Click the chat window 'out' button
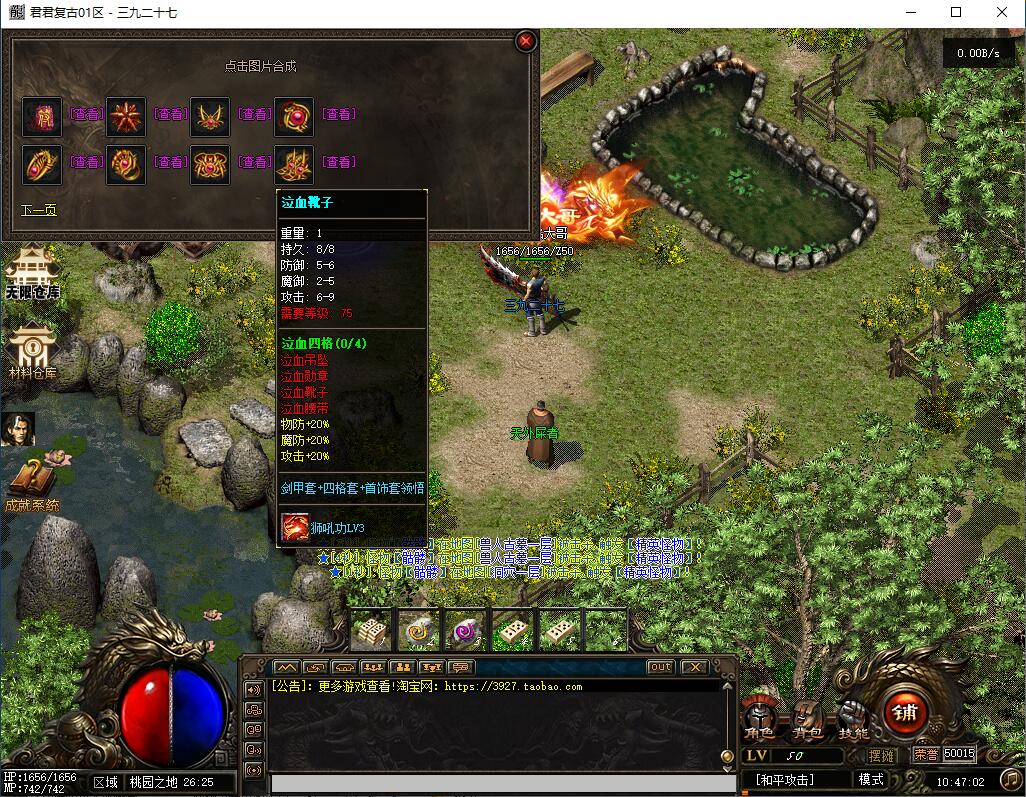 pyautogui.click(x=660, y=667)
